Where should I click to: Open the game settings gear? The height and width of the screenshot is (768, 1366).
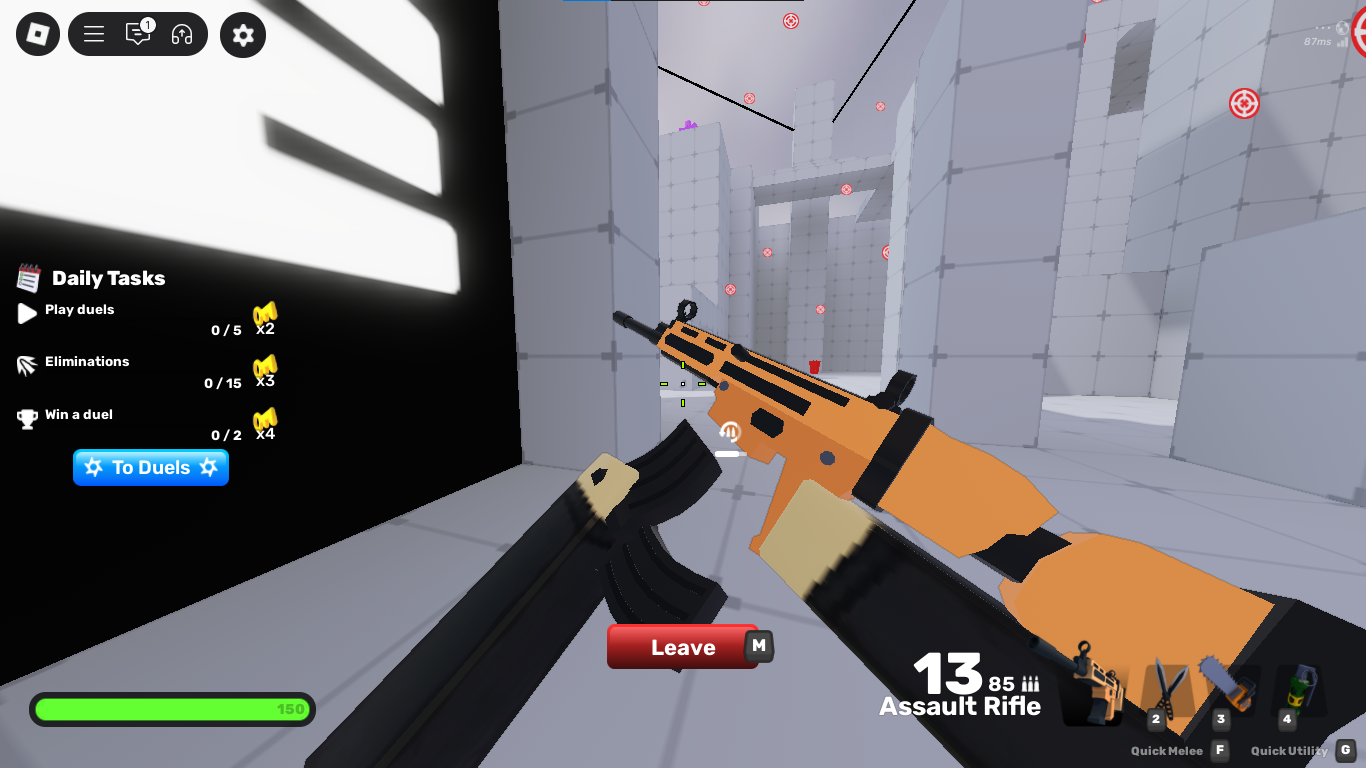click(x=242, y=33)
